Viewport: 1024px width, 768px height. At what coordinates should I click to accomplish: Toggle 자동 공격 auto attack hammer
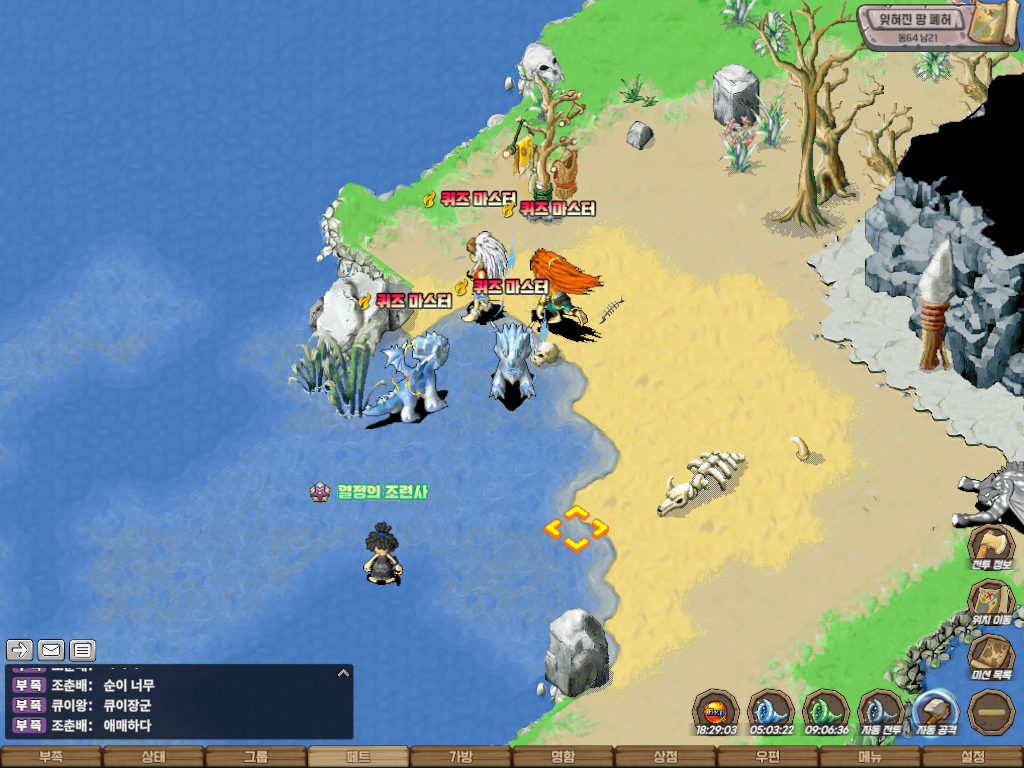click(936, 712)
